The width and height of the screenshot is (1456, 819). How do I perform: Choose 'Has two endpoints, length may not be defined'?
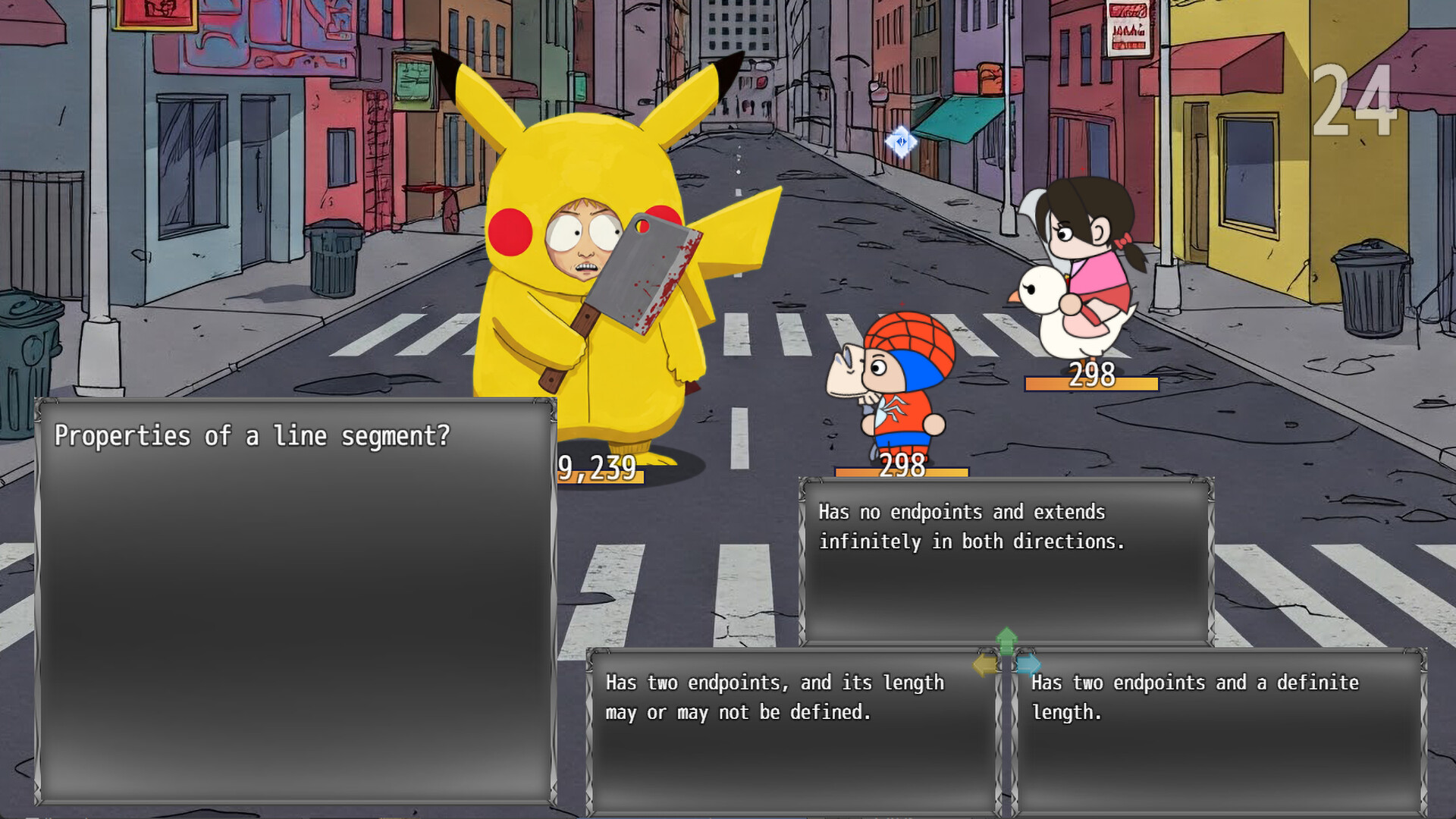tap(773, 698)
